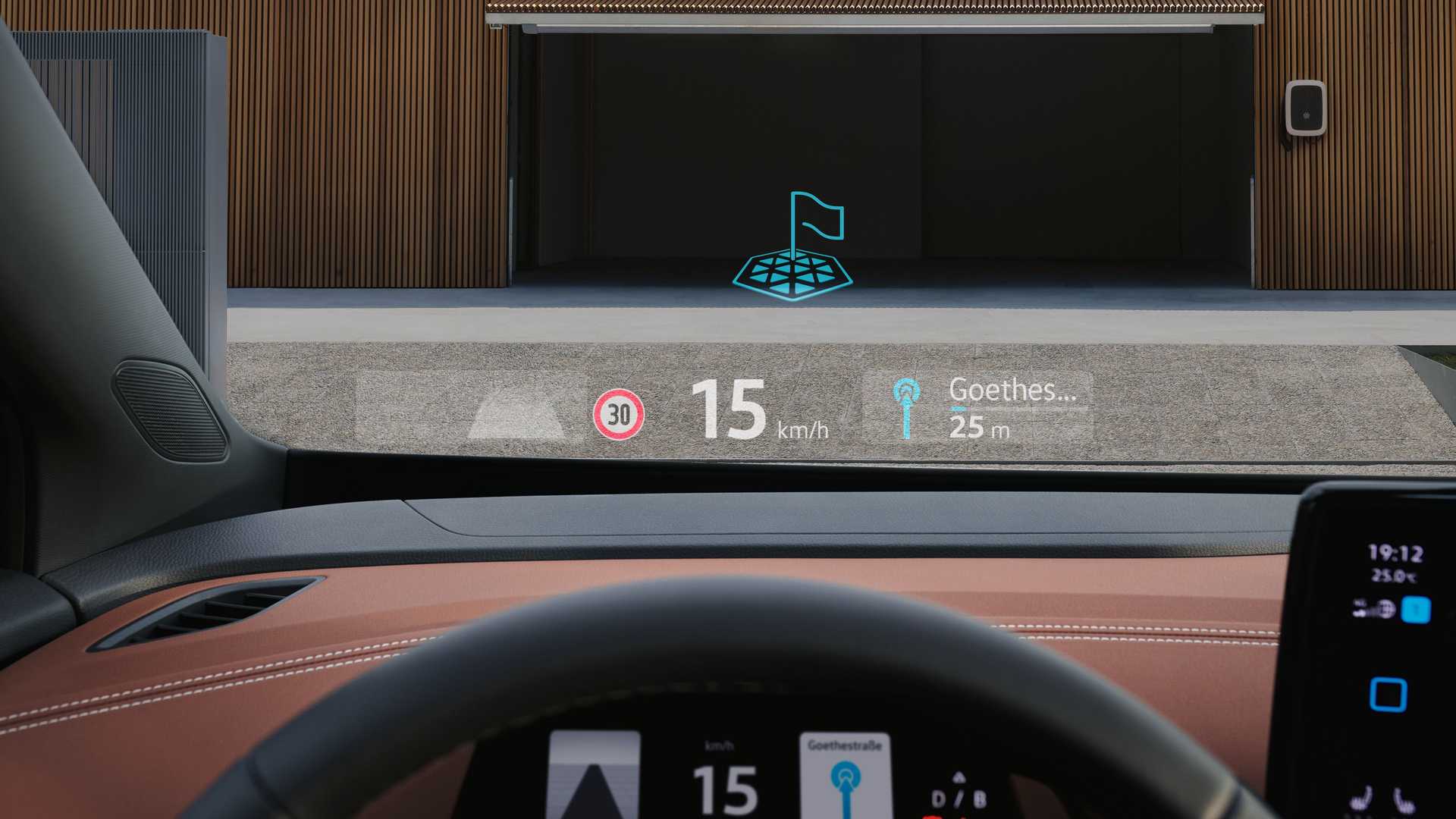Select the 30 speed limit sign

click(619, 414)
